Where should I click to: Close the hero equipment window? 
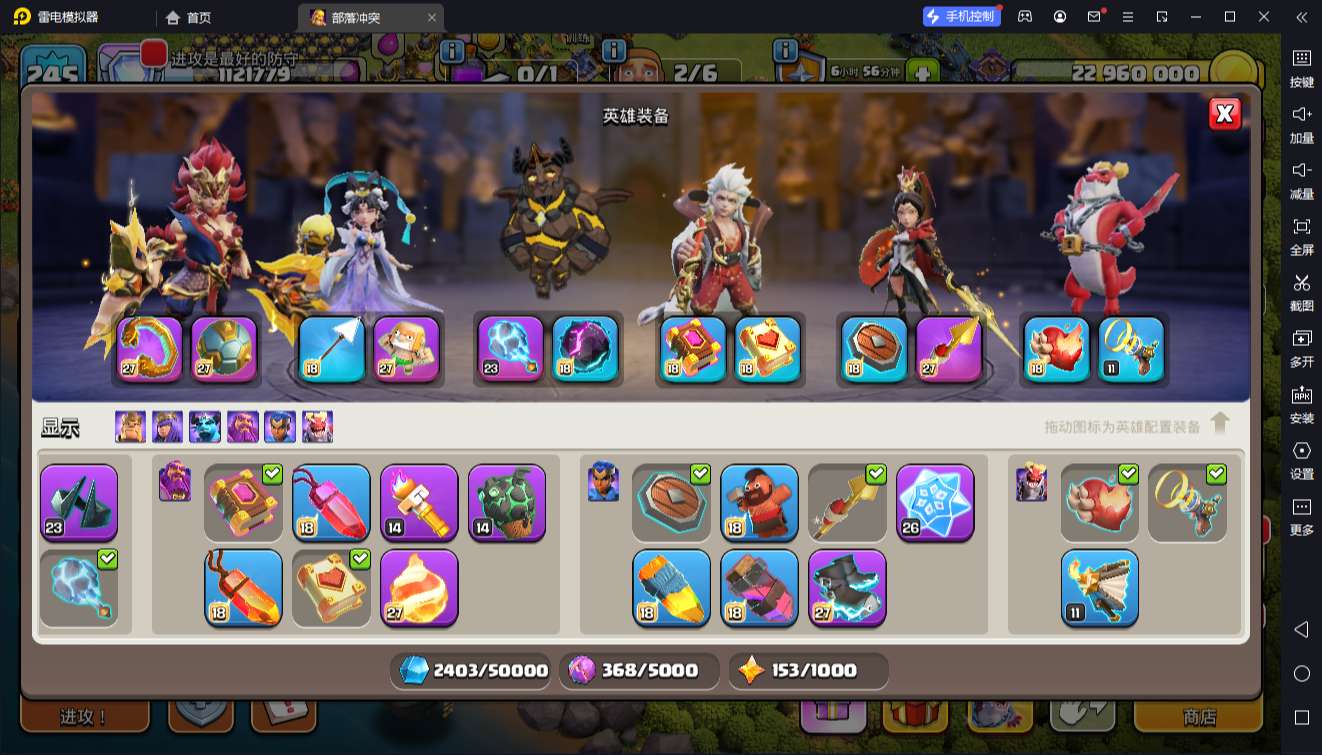click(1224, 114)
